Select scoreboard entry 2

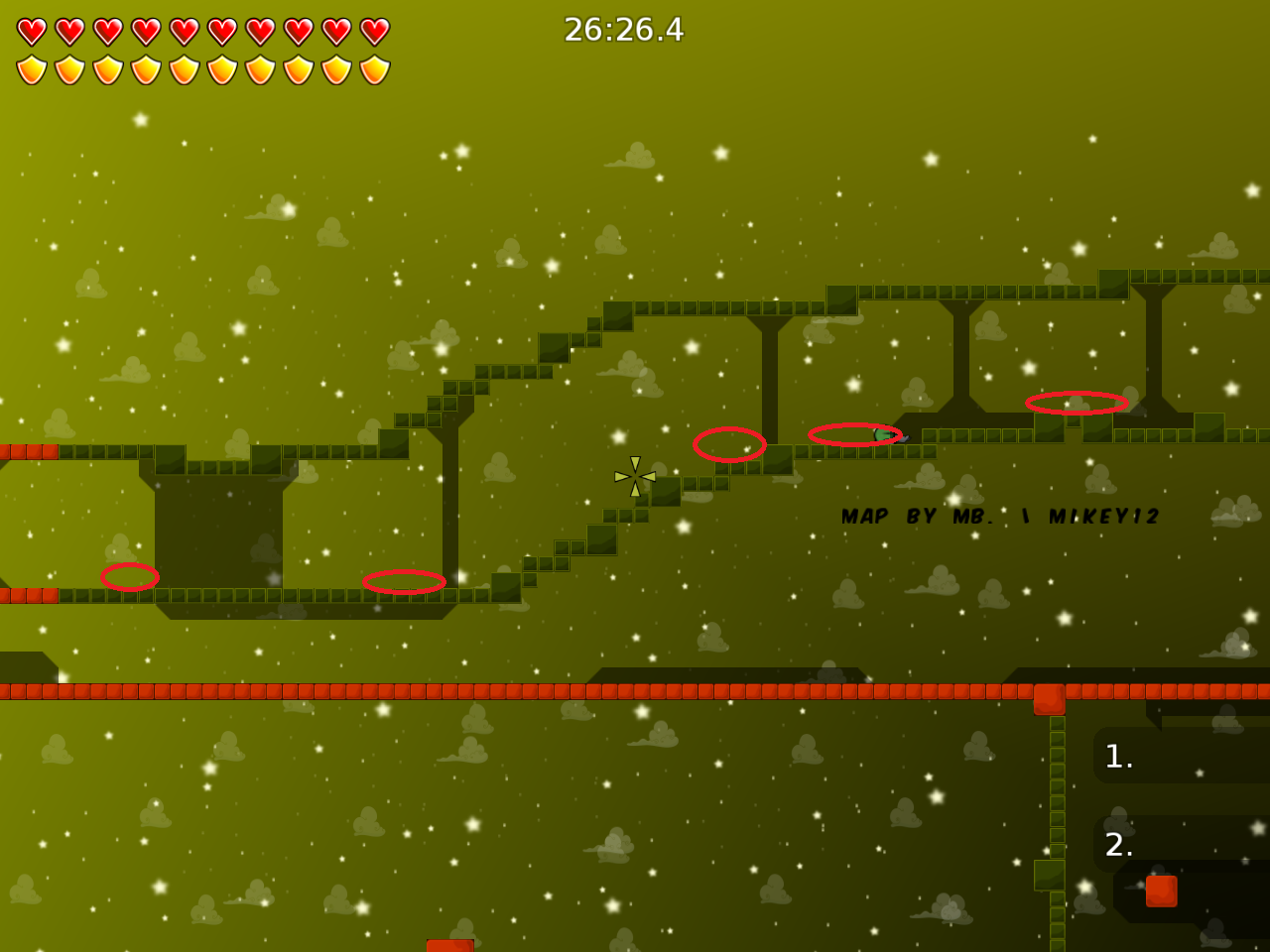tap(1120, 846)
